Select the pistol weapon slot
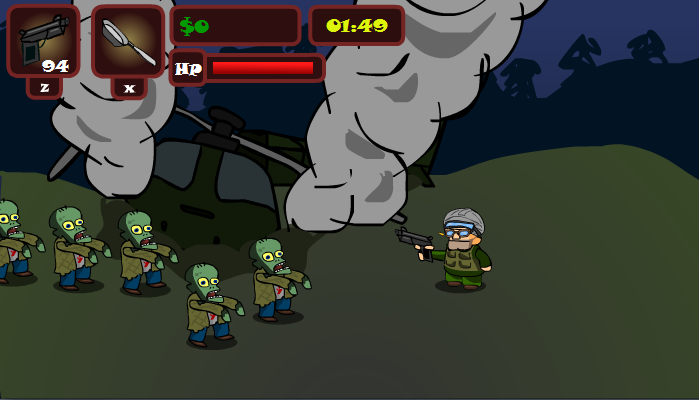 [43, 41]
